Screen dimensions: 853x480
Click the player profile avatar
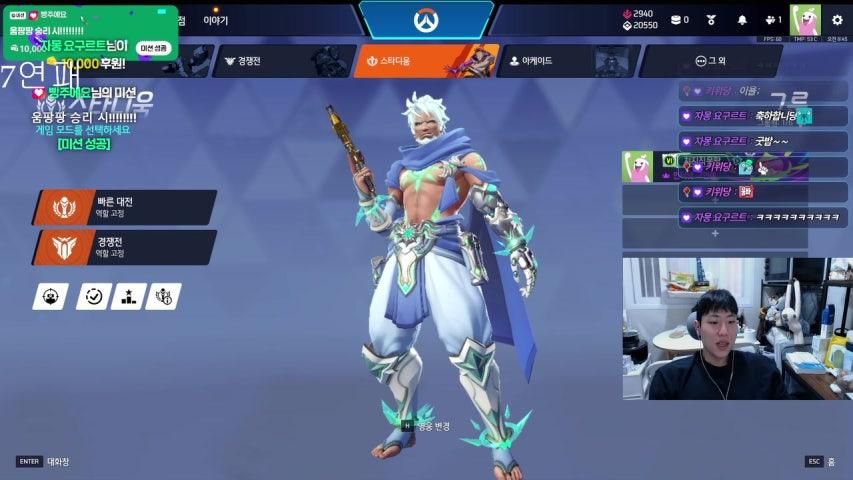[x=804, y=20]
